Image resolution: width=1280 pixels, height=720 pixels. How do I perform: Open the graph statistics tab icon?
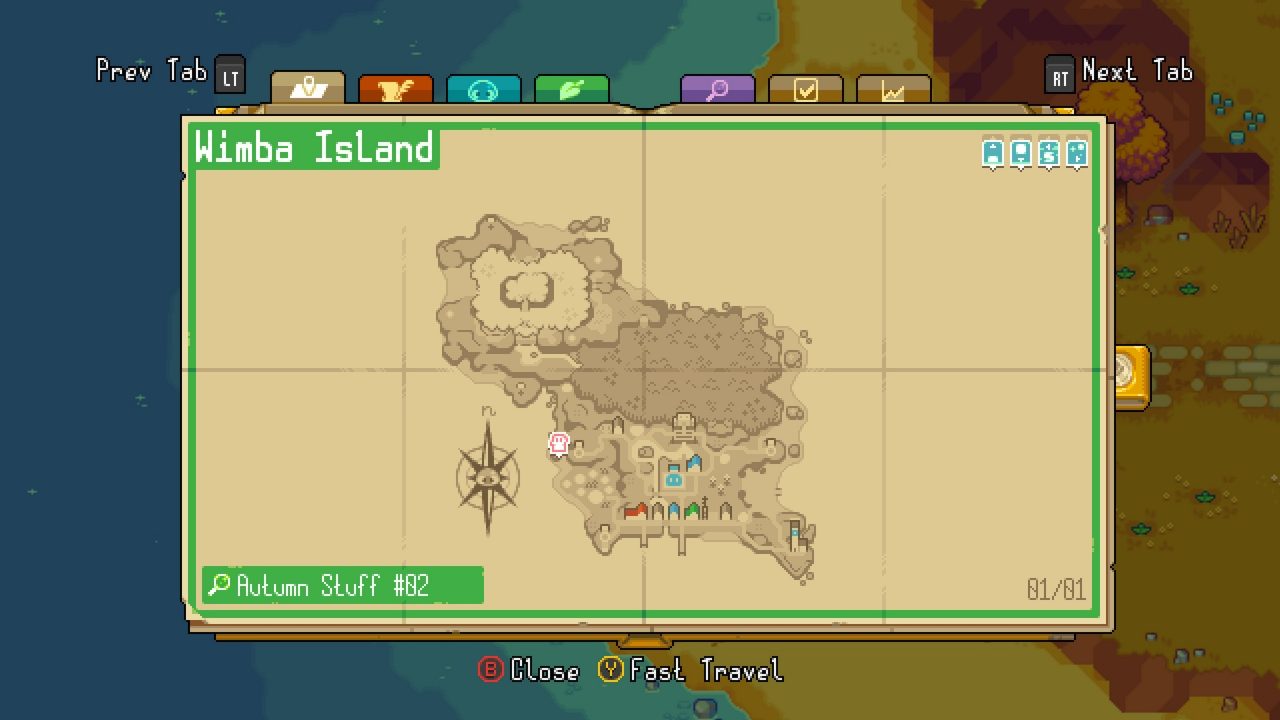point(893,88)
